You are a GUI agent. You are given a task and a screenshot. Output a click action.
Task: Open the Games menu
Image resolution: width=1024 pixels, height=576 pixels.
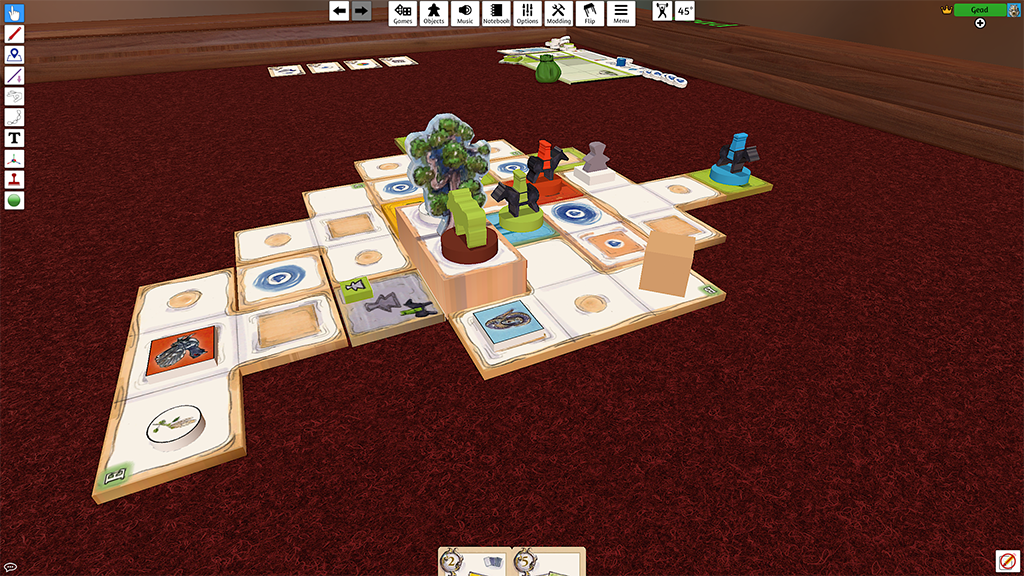(x=403, y=13)
